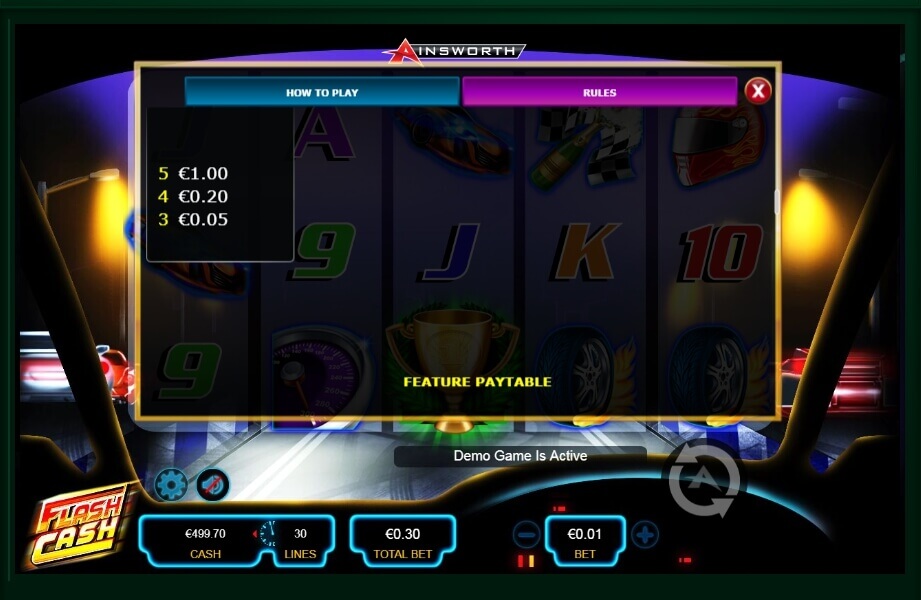This screenshot has height=600, width=921.
Task: Spin the reels with the circular arrow button
Action: pos(704,481)
